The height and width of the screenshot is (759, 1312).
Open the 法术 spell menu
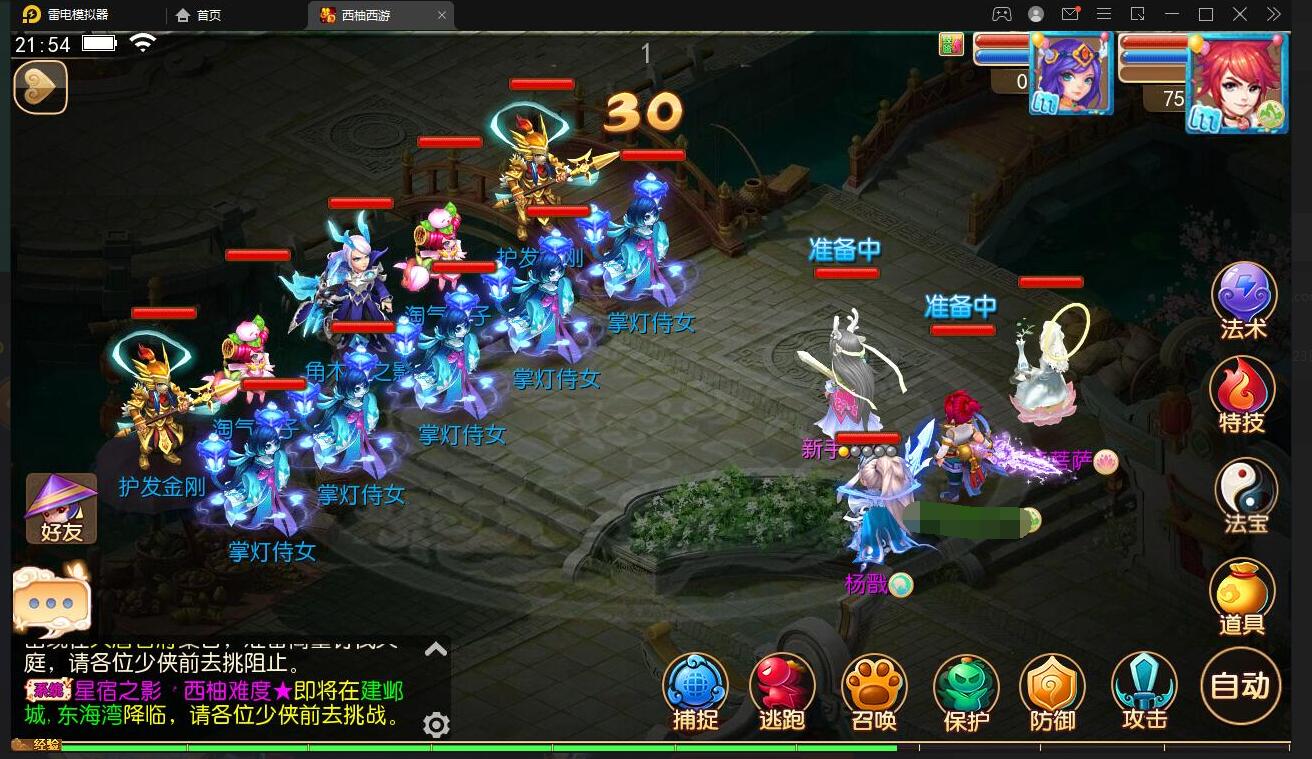[1243, 299]
